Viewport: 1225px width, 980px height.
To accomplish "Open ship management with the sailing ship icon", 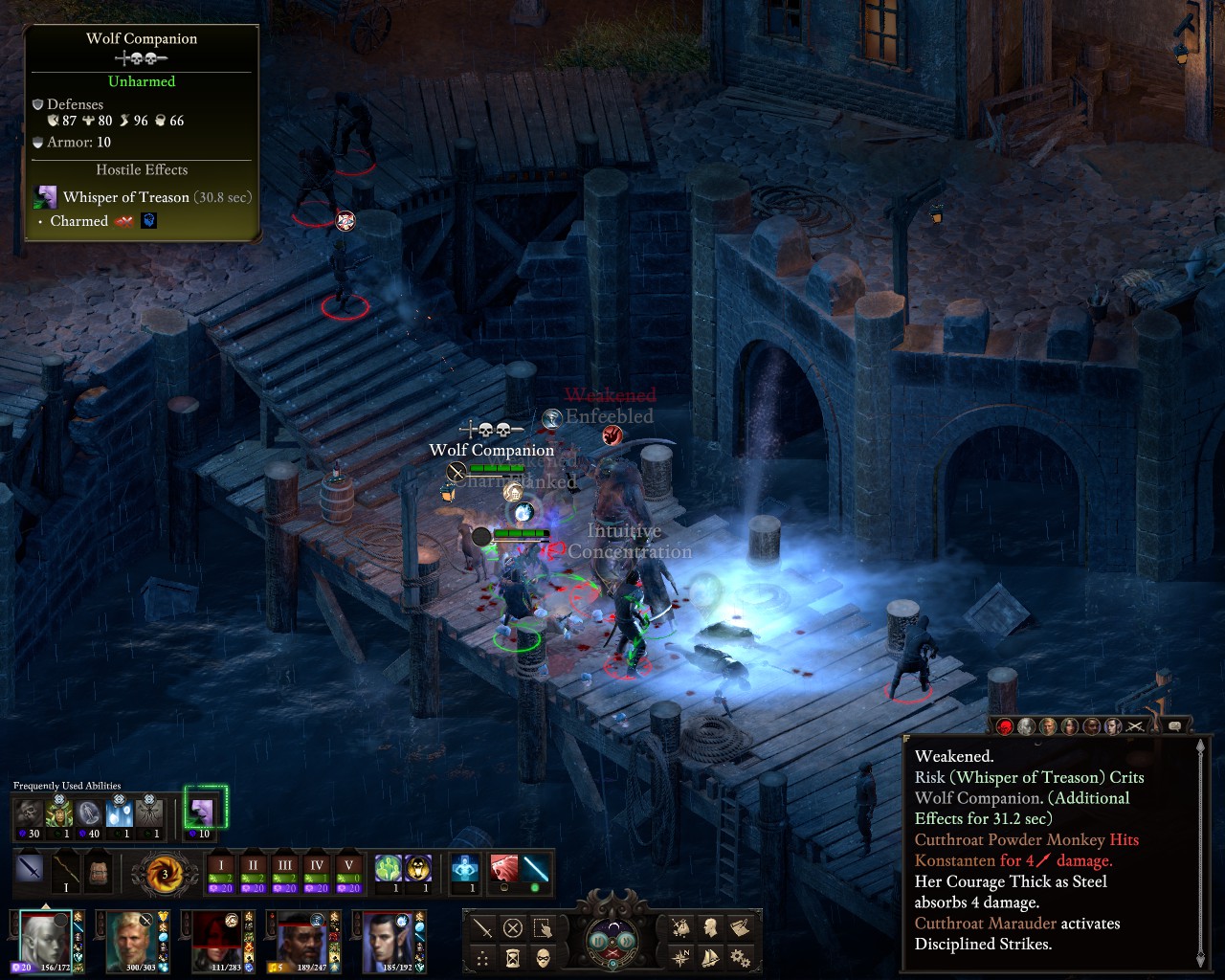I will tap(710, 957).
